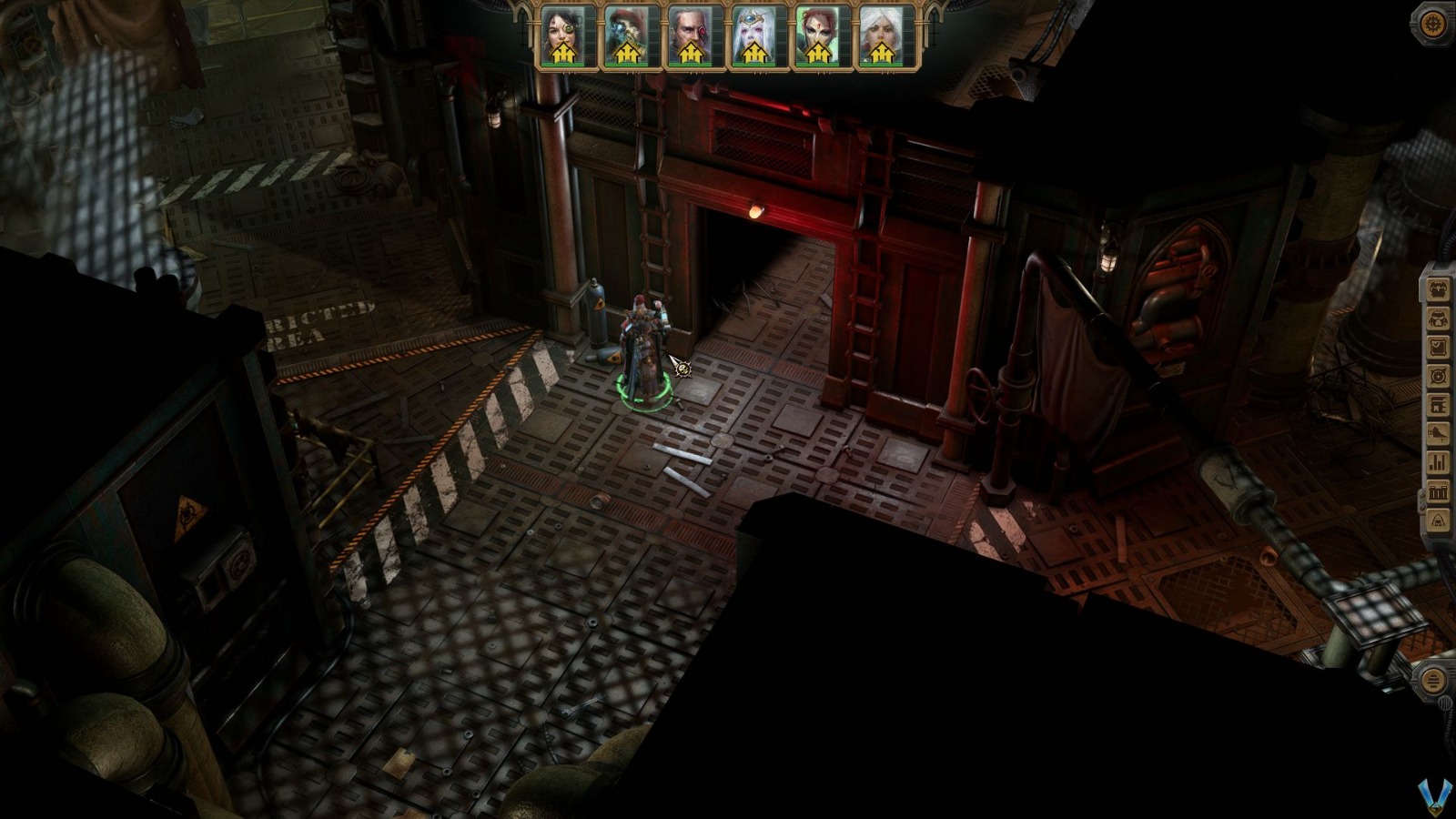Image resolution: width=1456 pixels, height=819 pixels.
Task: Open the voidship screen icon
Action: (x=1436, y=433)
